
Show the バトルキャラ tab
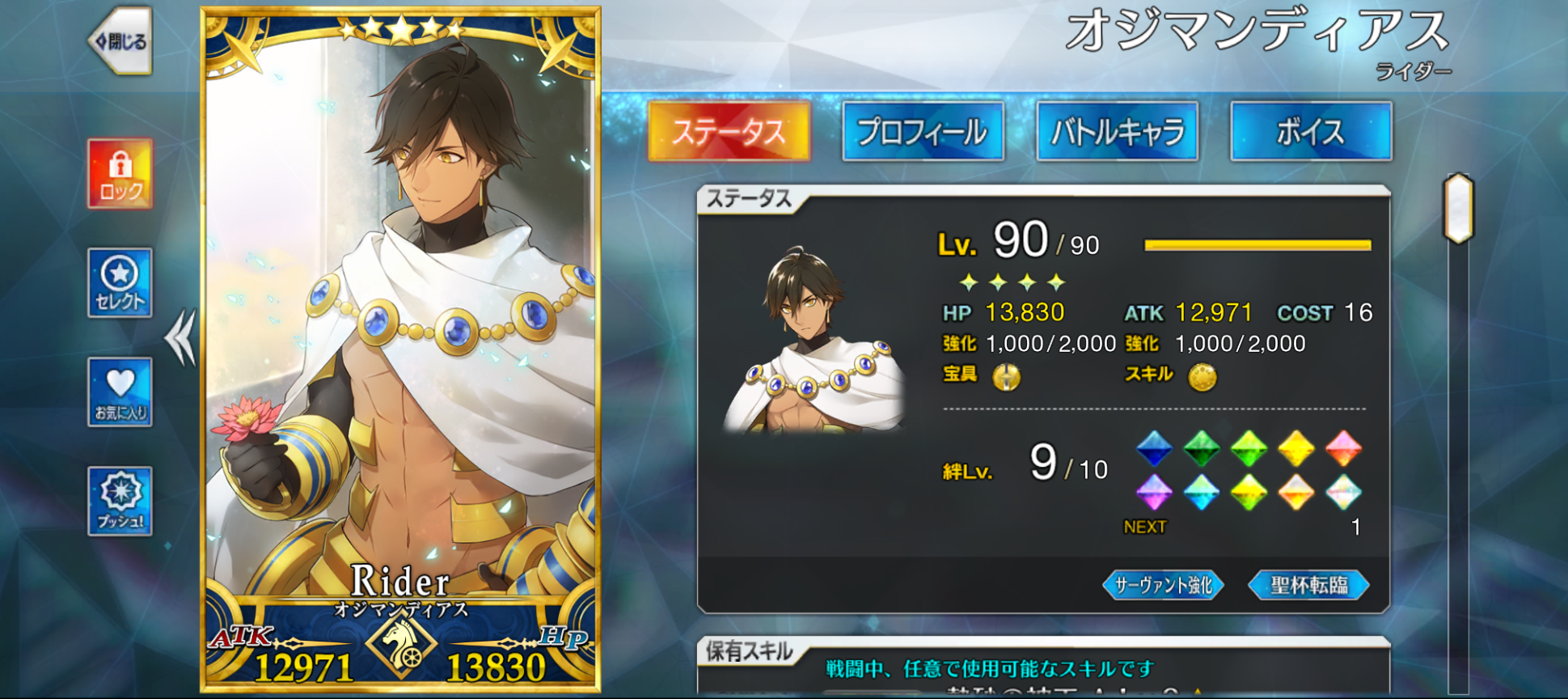(1117, 132)
